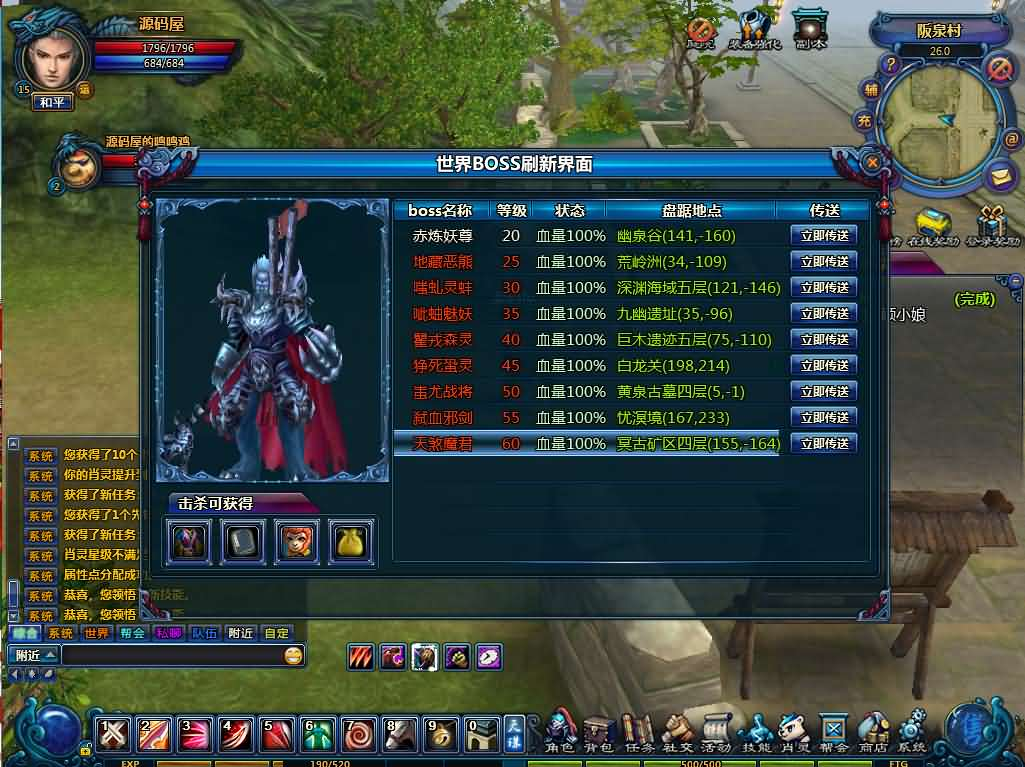Select the gold pouch reward slot
Screen dimensions: 1025x767
[x=351, y=541]
